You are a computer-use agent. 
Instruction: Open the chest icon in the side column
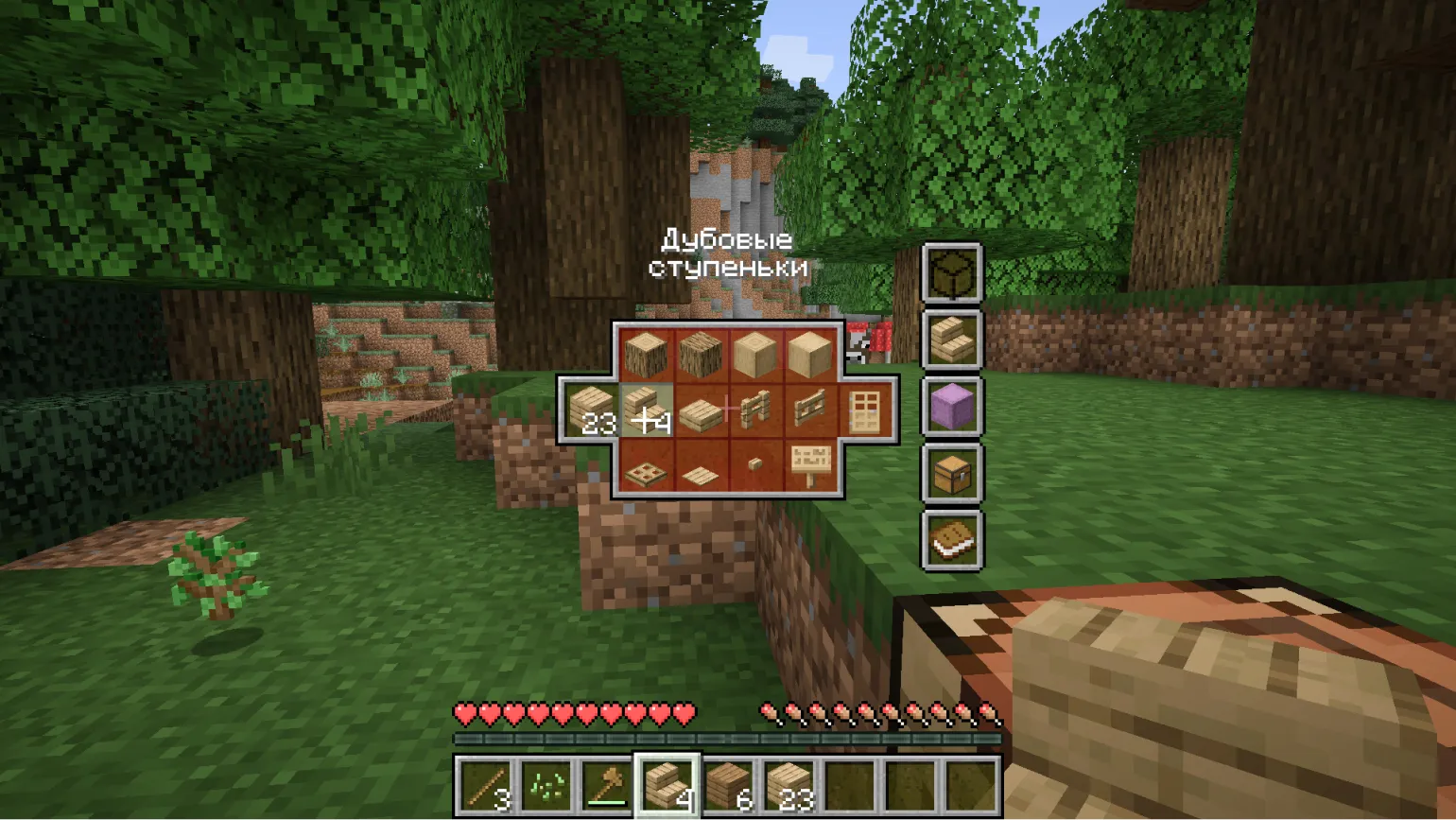952,472
